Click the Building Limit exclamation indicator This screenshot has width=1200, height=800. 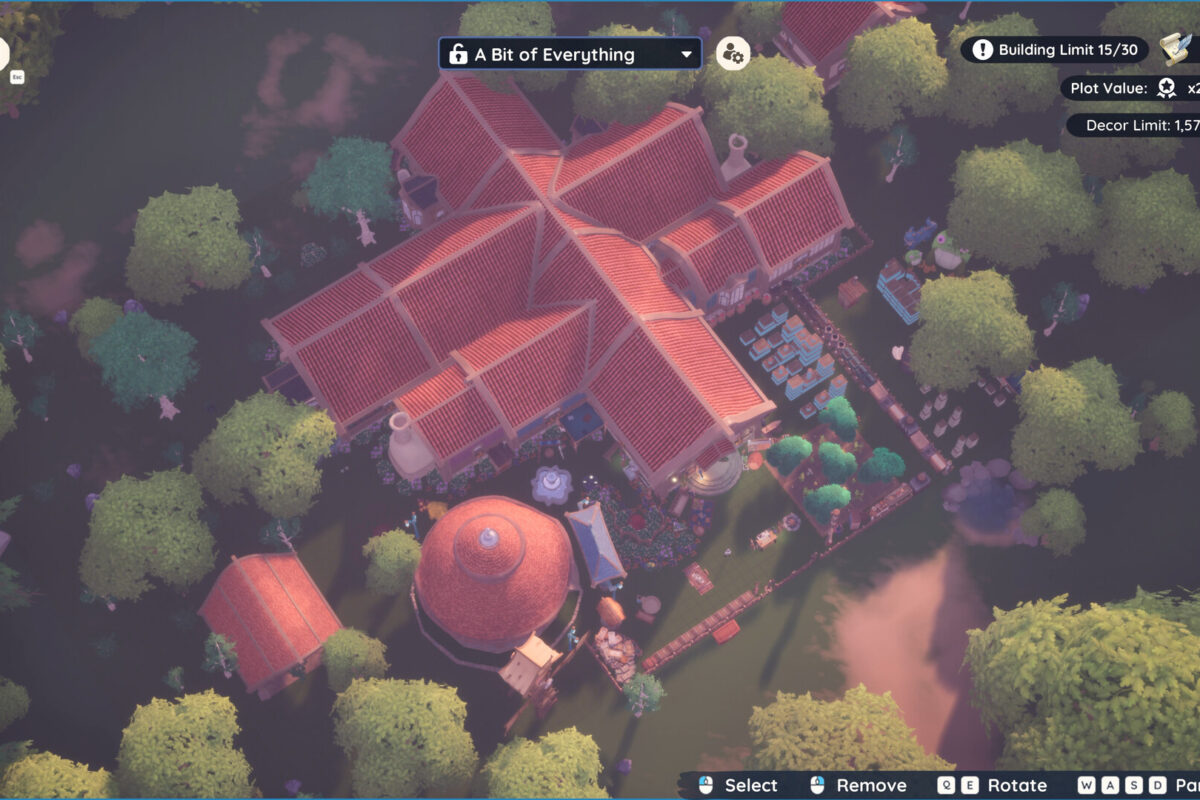point(983,50)
